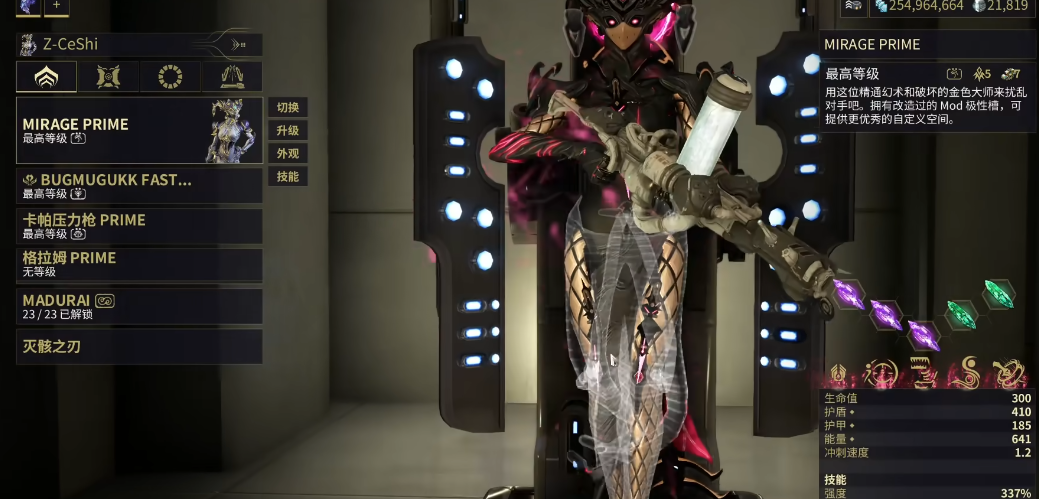Choose the 卡帕压力枪 PRIME weapon slot
Viewport: 1039px width, 499px height.
click(x=139, y=226)
